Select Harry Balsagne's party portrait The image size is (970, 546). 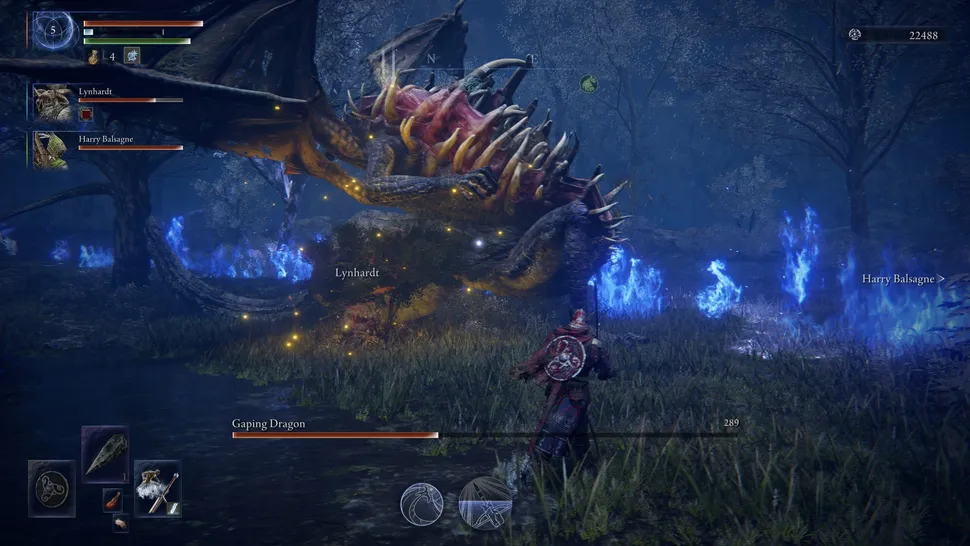click(x=51, y=148)
